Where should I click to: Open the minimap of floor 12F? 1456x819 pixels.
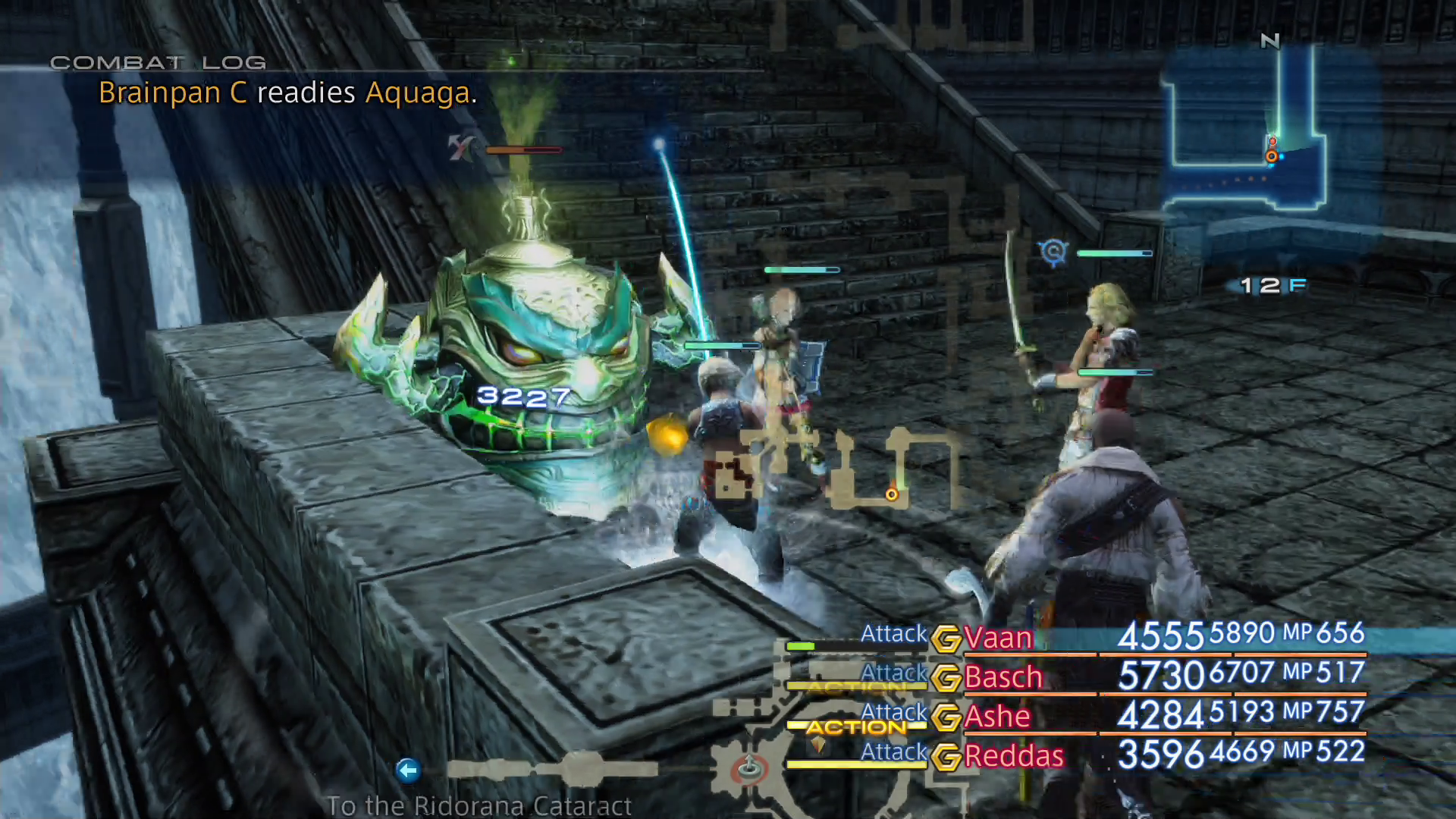point(1244,129)
